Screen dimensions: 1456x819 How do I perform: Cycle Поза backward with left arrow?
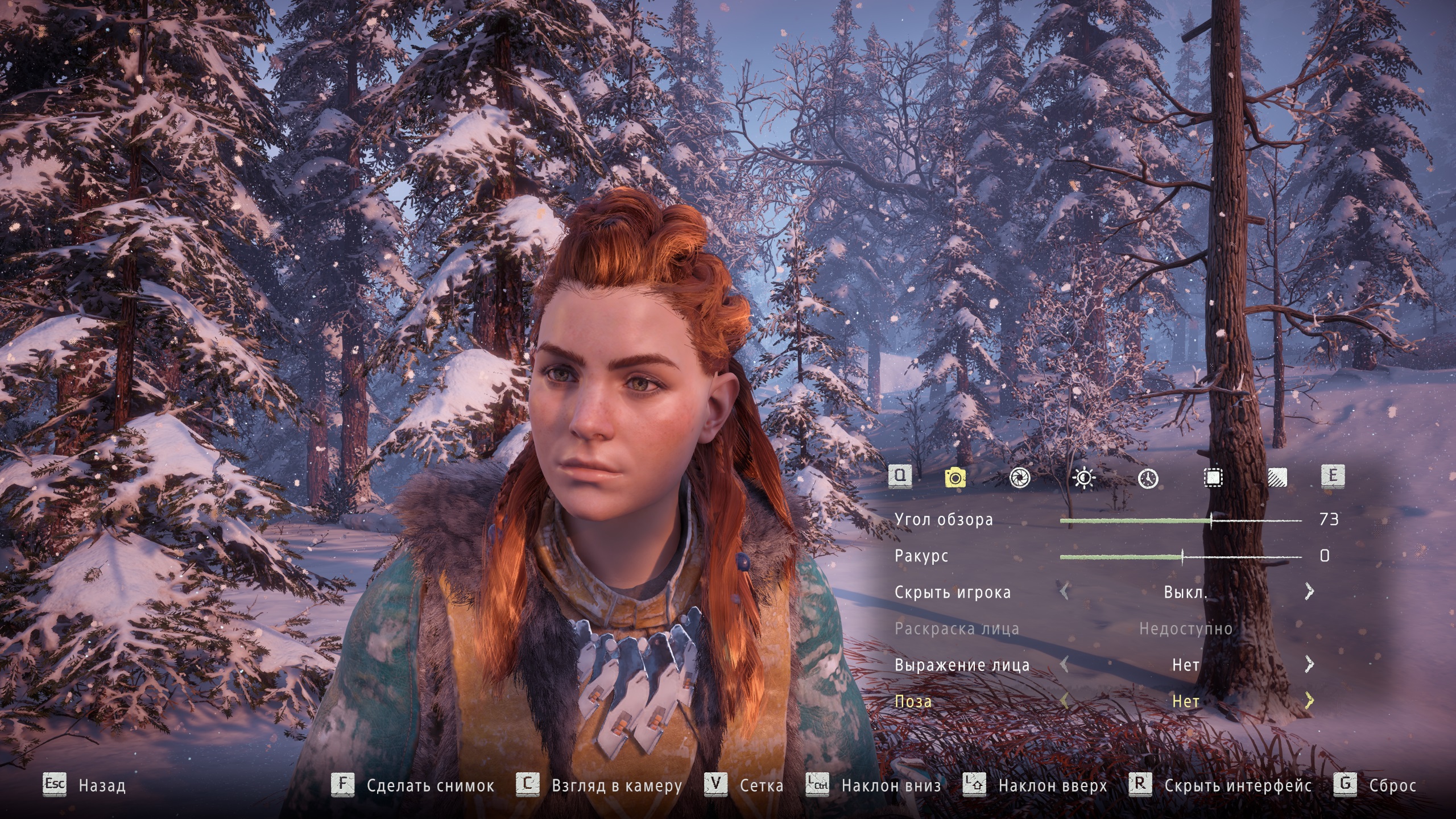point(1065,701)
